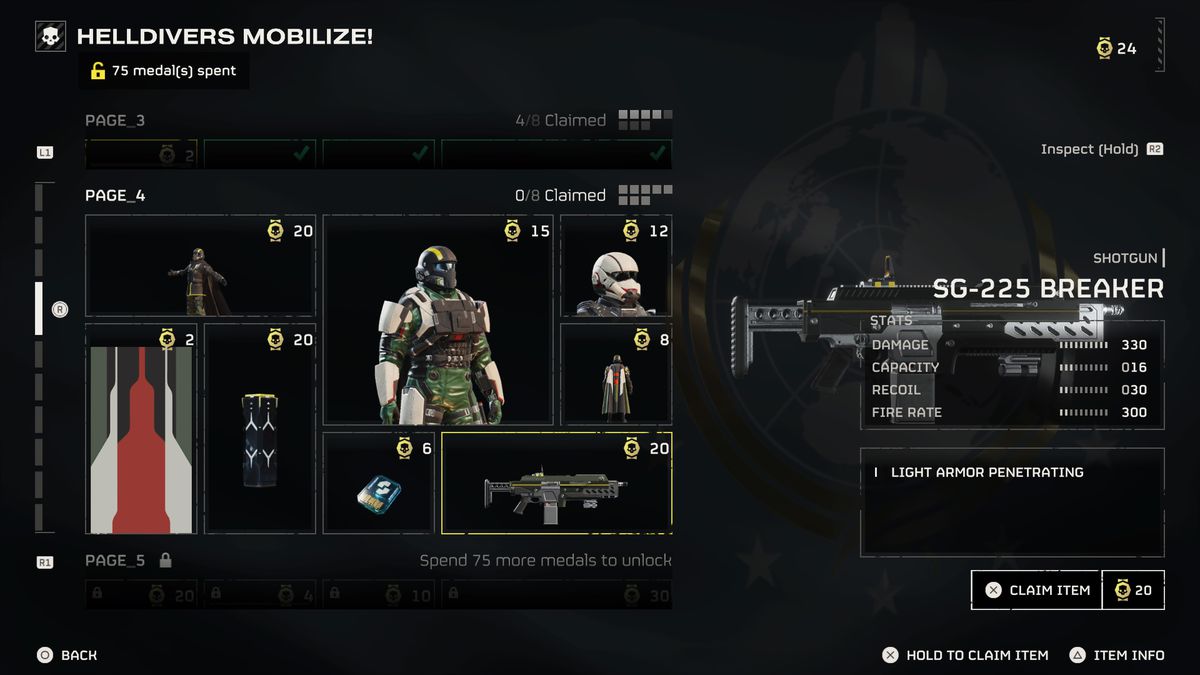
Task: Select the emote figure costing 20 medals
Action: pyautogui.click(x=200, y=266)
